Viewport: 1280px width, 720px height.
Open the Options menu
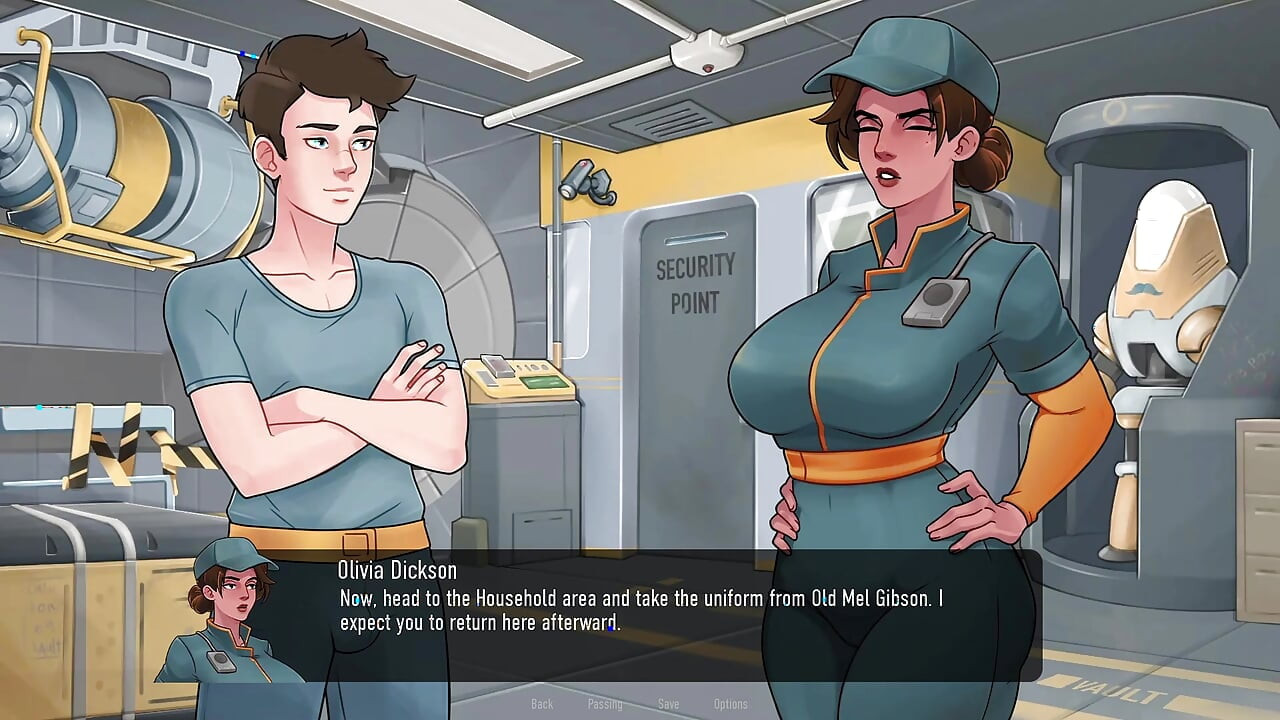[x=731, y=704]
